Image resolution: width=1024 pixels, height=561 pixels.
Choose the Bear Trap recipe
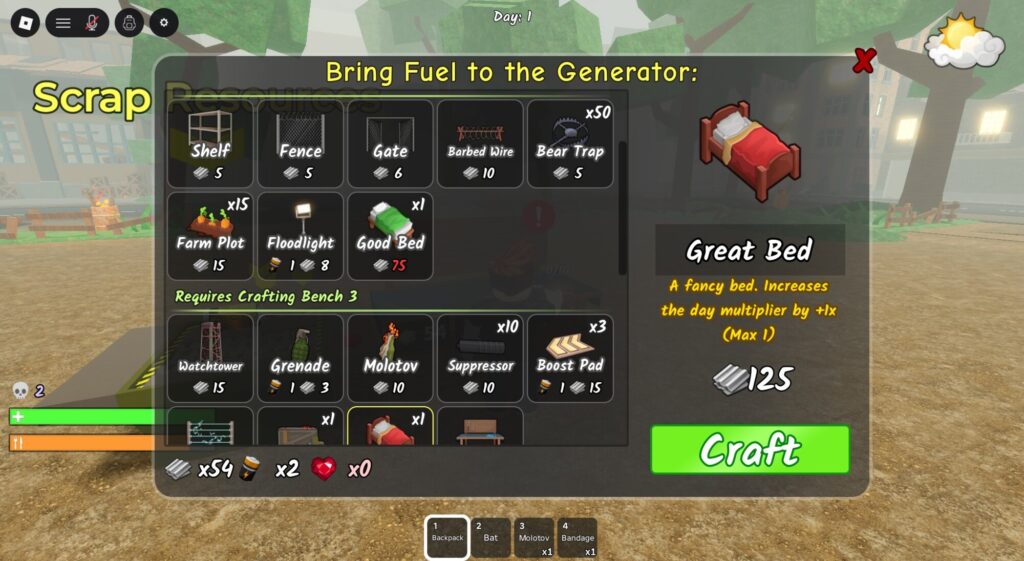coord(570,143)
